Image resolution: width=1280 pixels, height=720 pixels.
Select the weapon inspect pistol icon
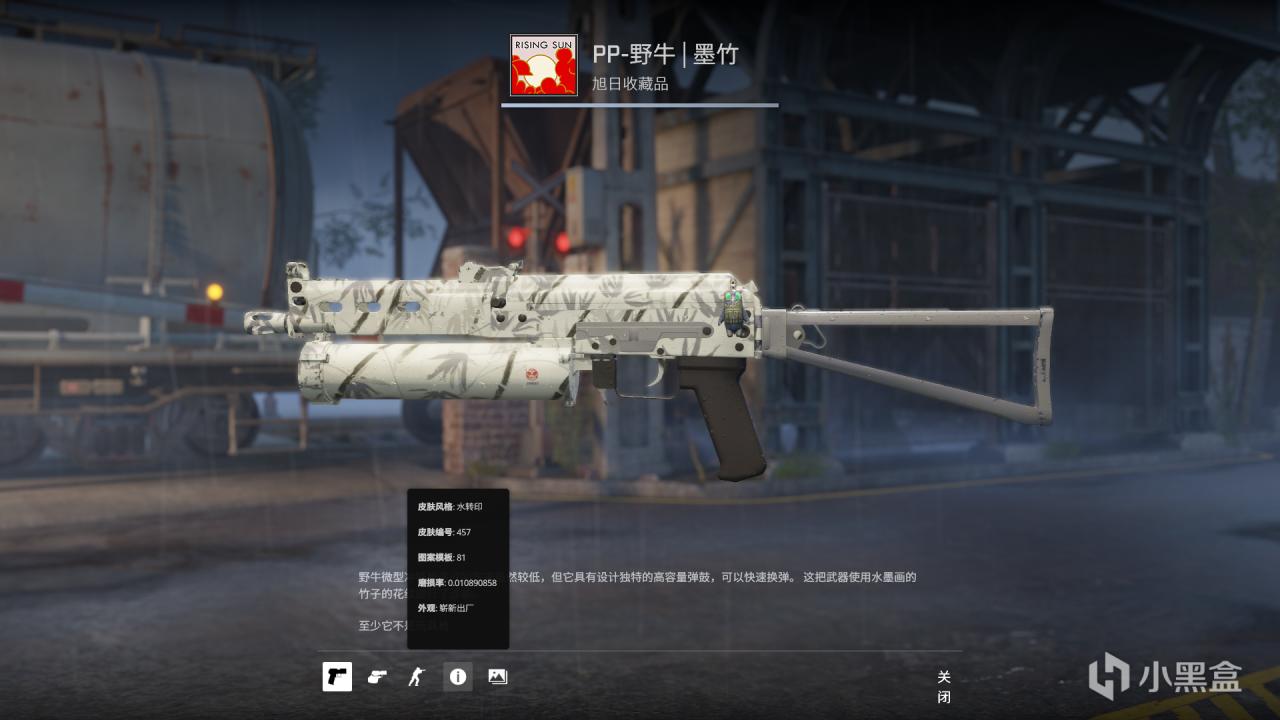[337, 676]
